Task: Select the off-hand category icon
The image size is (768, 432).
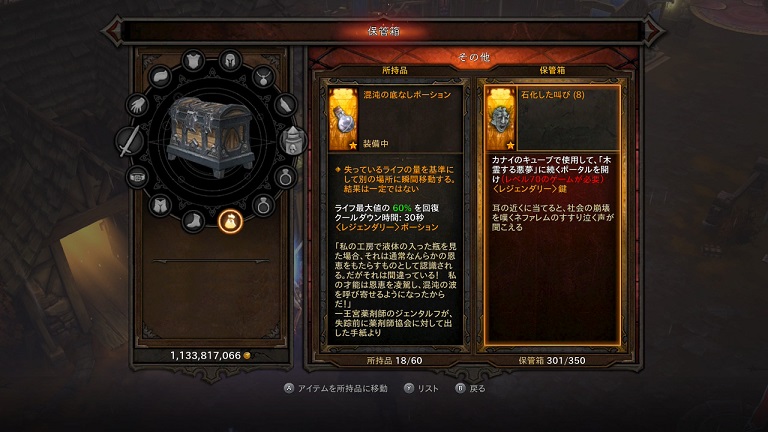Action: coord(291,140)
